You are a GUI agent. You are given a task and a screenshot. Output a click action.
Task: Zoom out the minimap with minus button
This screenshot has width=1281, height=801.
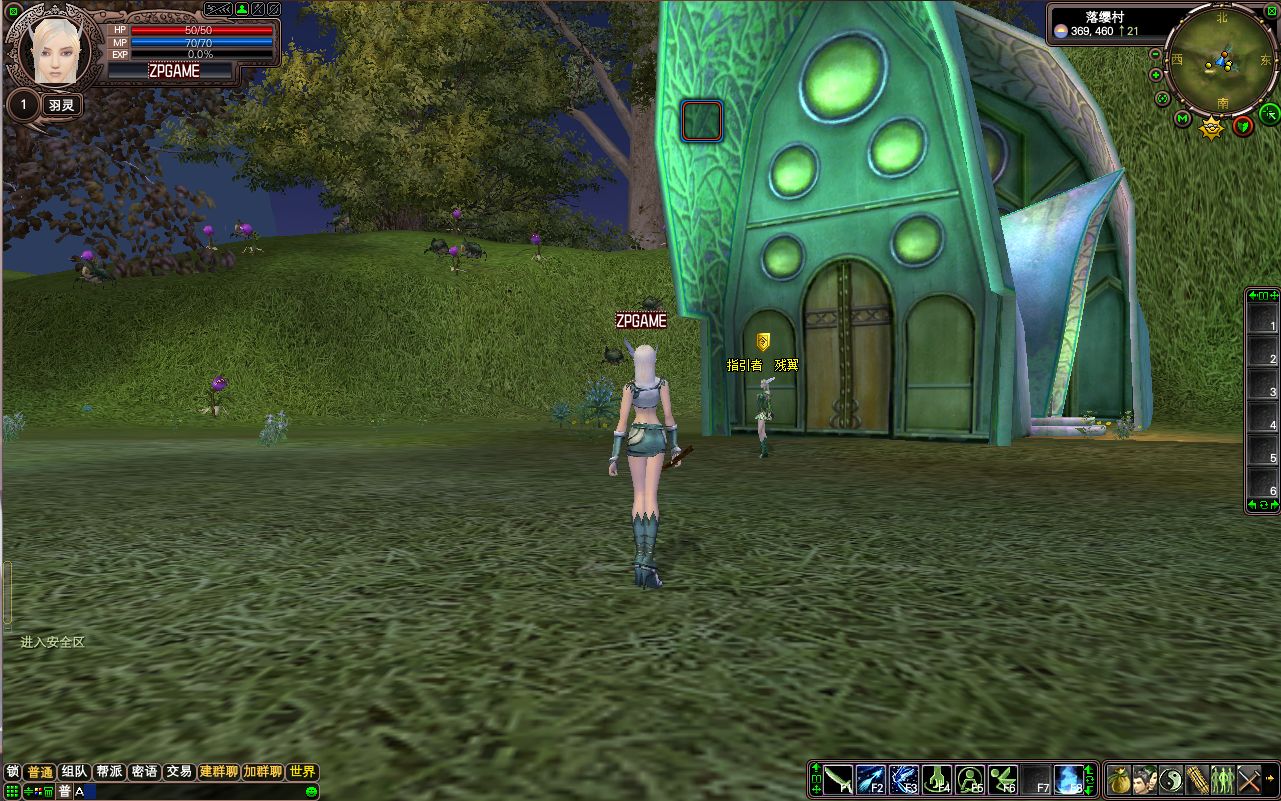(x=1156, y=54)
